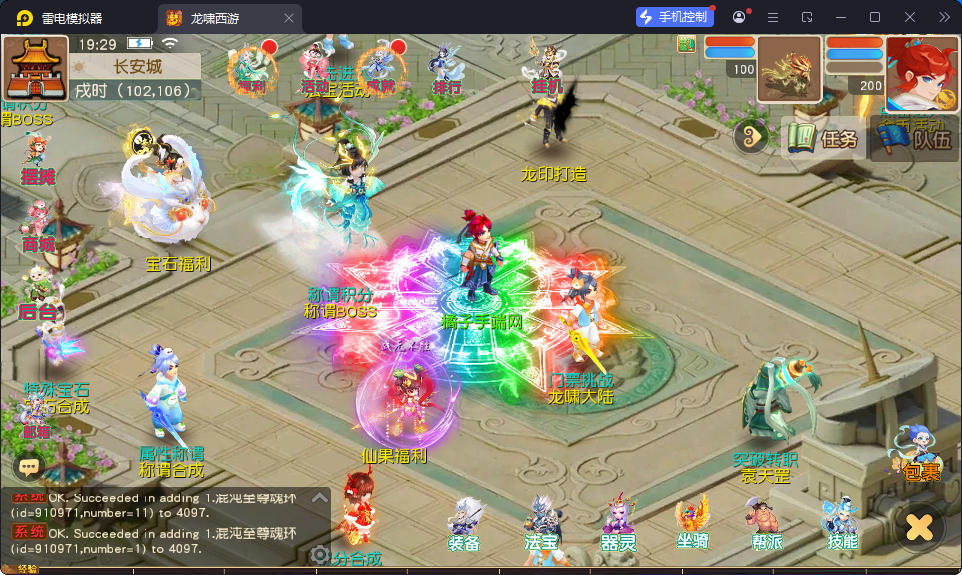
Task: Click the 手机控制 button in the emulator title bar
Action: coord(674,17)
